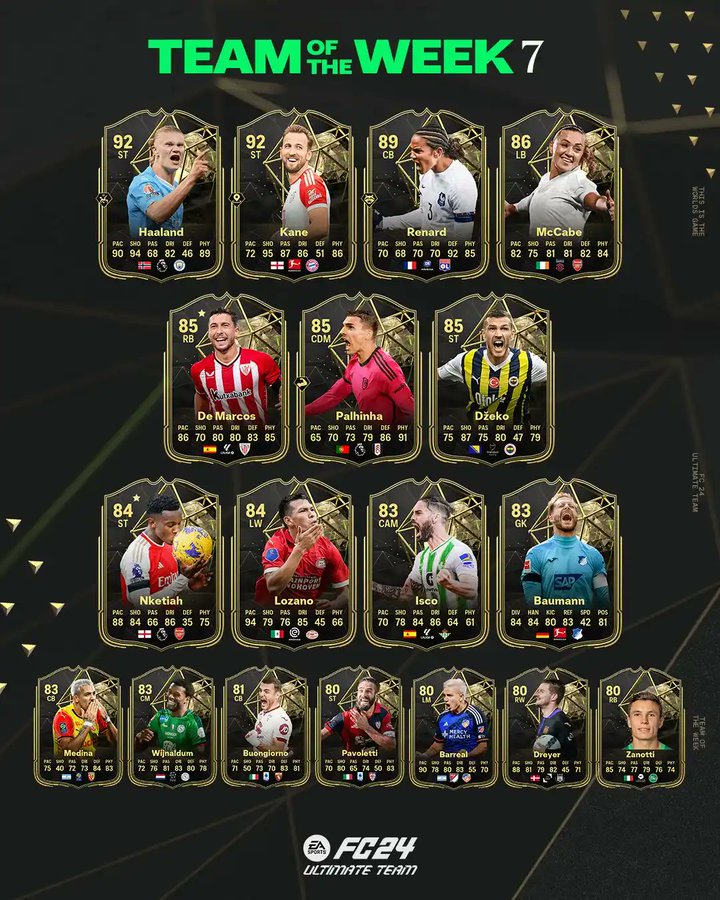The height and width of the screenshot is (900, 720).
Task: Select the McCabe 86 LB card
Action: pyautogui.click(x=560, y=195)
